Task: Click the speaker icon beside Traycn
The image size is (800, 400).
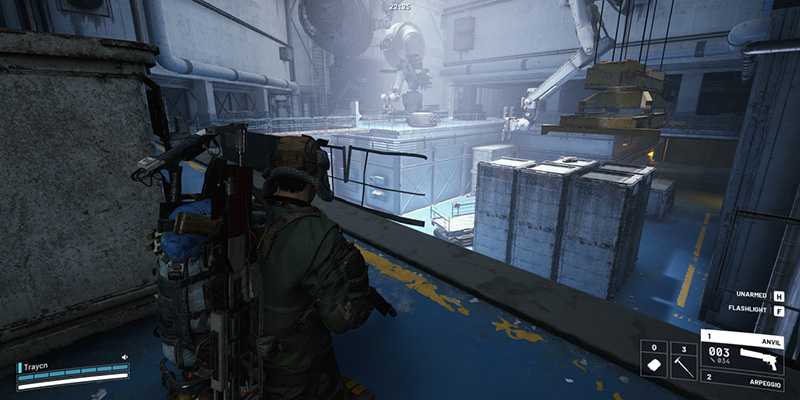Action: (x=125, y=356)
